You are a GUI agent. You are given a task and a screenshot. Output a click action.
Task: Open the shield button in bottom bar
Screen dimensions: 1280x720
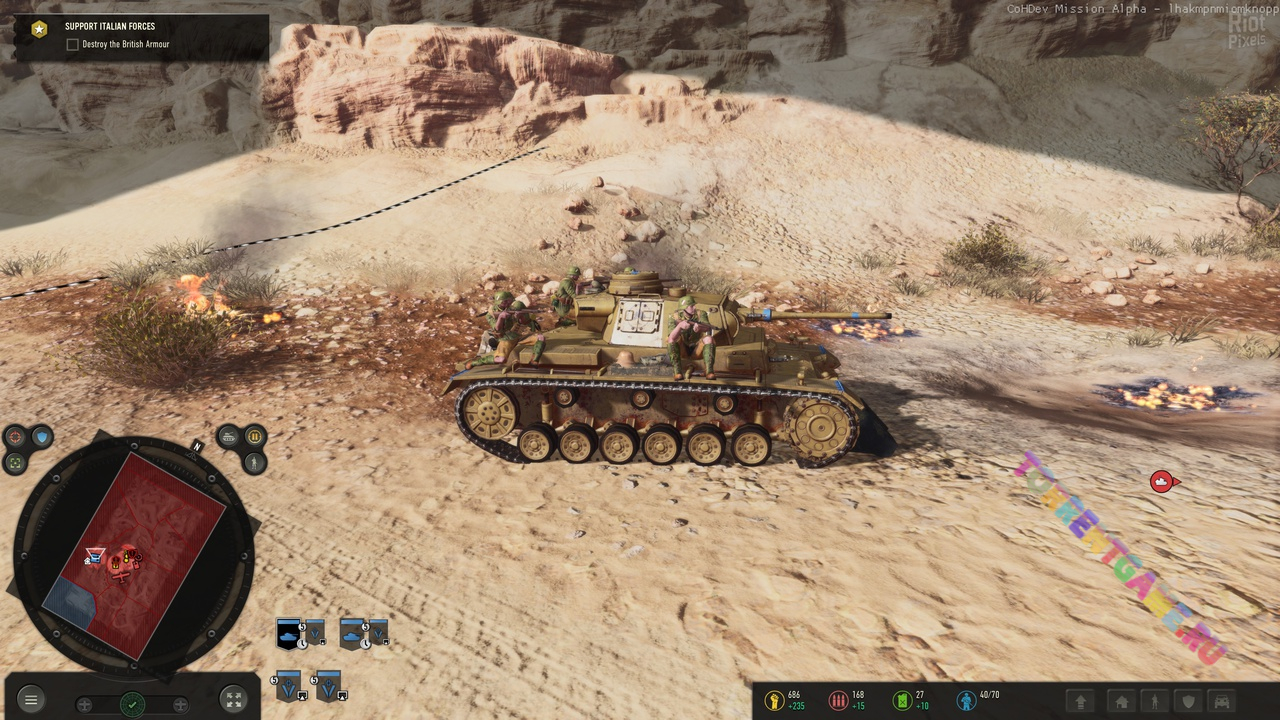click(x=1188, y=702)
